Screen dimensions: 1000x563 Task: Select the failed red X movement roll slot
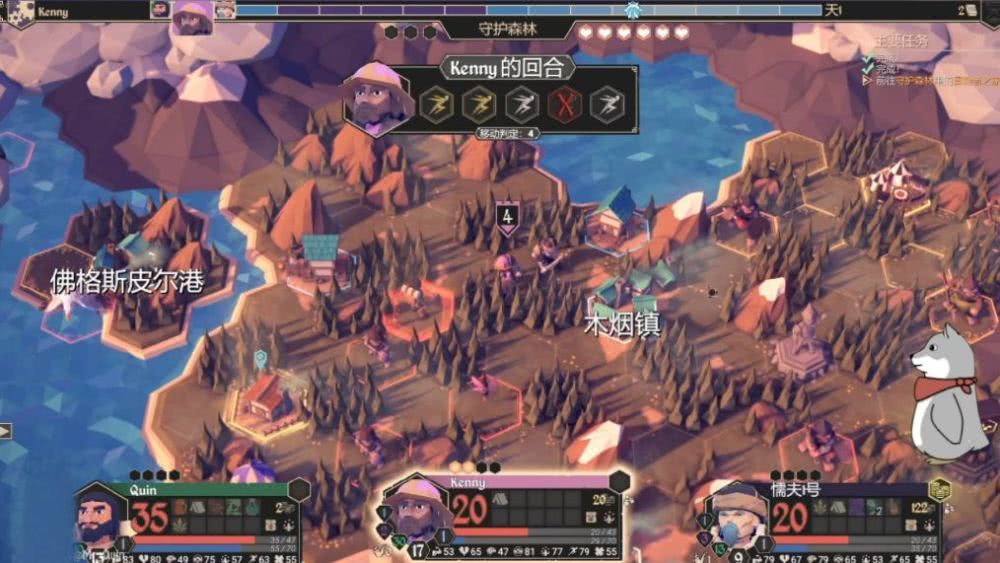click(x=564, y=104)
